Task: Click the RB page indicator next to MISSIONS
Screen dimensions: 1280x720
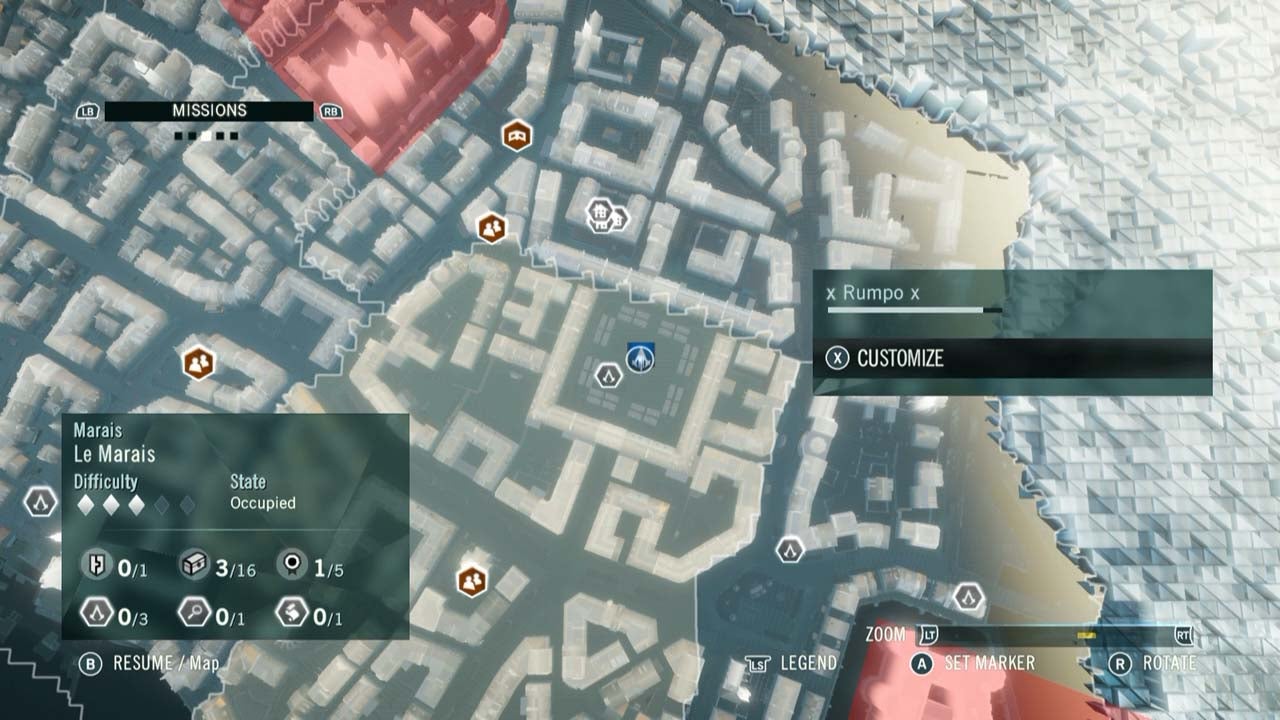Action: (330, 110)
